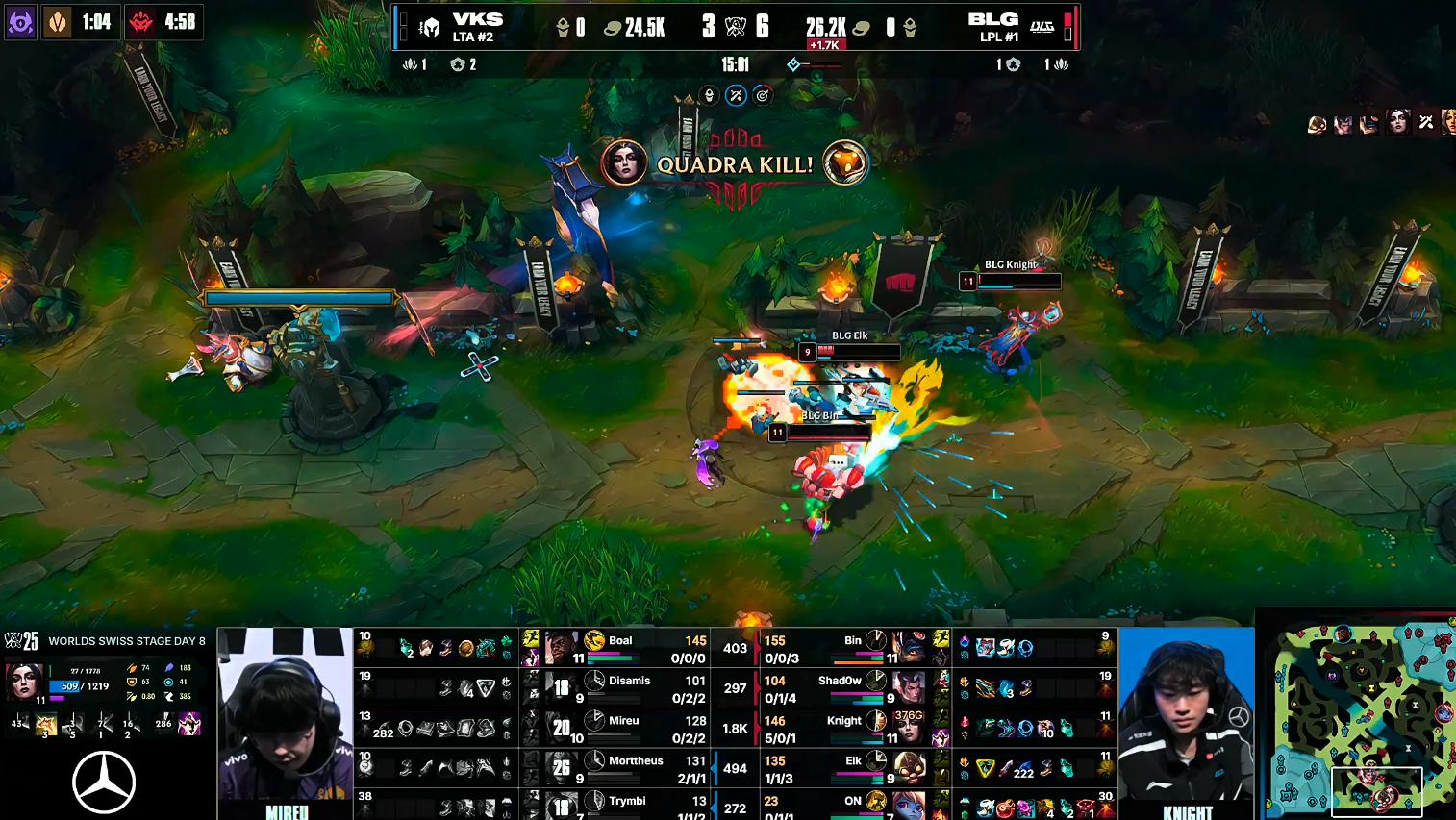This screenshot has height=820, width=1456.
Task: Click the Mercedes-Benz sponsor logo
Action: pyautogui.click(x=104, y=782)
